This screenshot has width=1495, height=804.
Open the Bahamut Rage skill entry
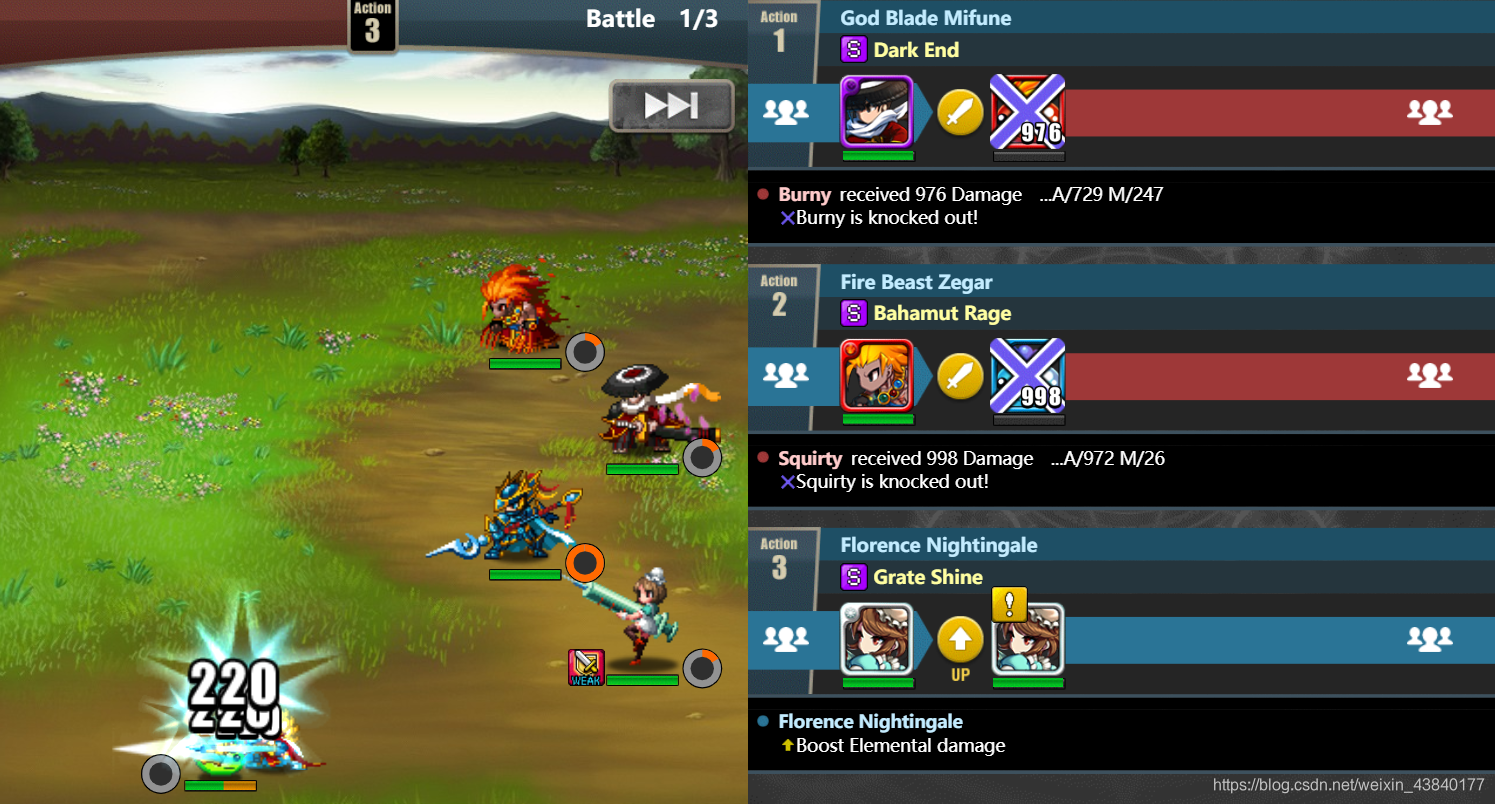(941, 313)
